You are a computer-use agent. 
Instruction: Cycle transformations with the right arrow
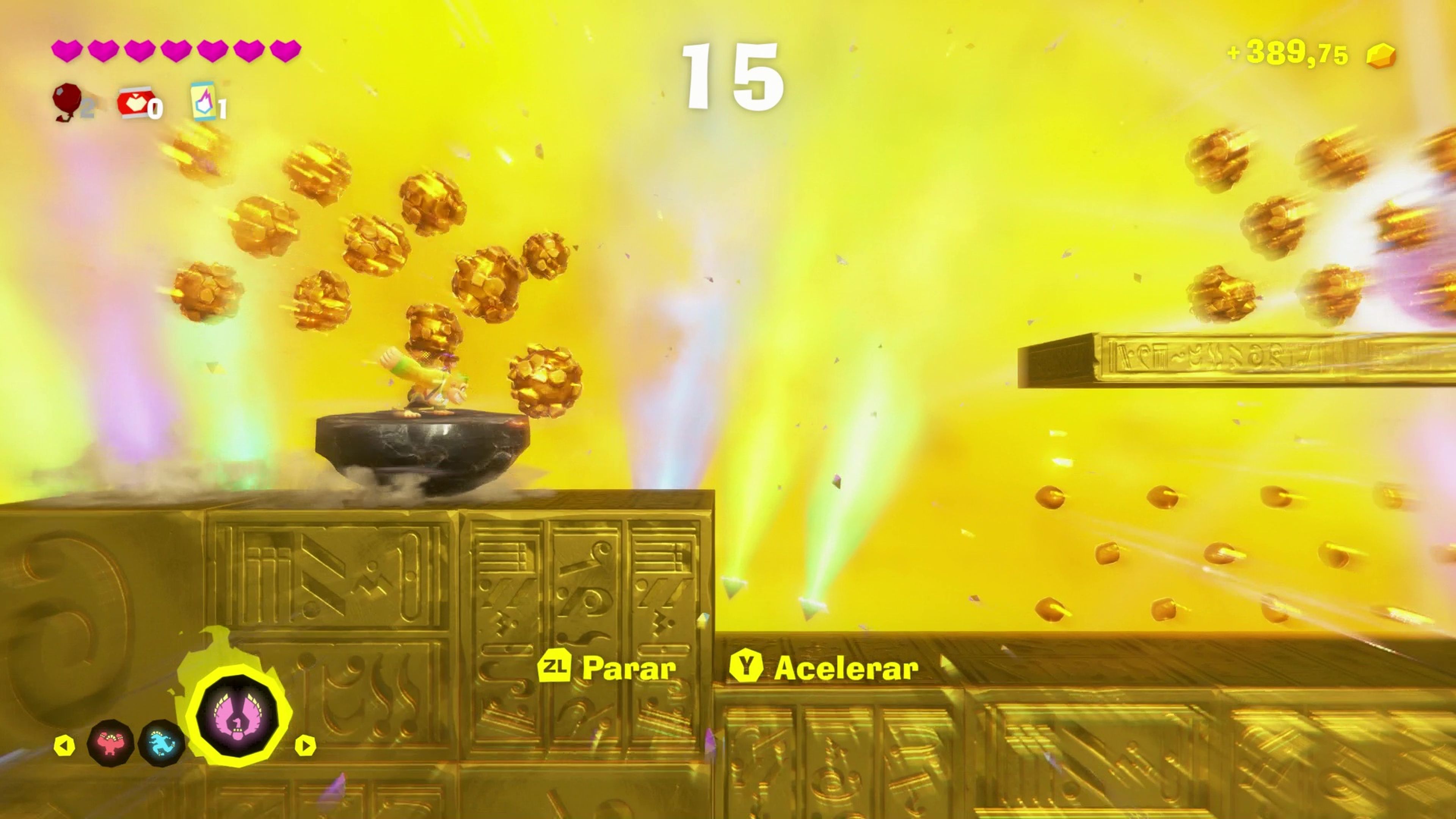pyautogui.click(x=305, y=745)
